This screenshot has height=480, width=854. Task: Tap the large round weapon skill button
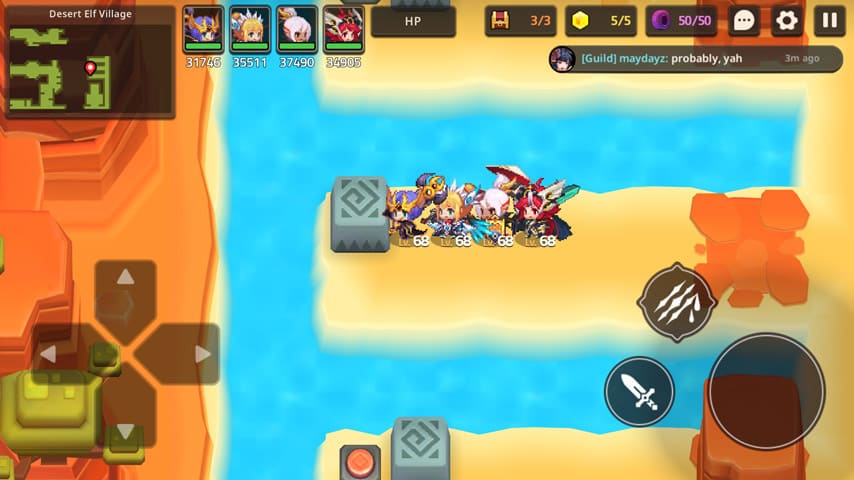click(767, 391)
